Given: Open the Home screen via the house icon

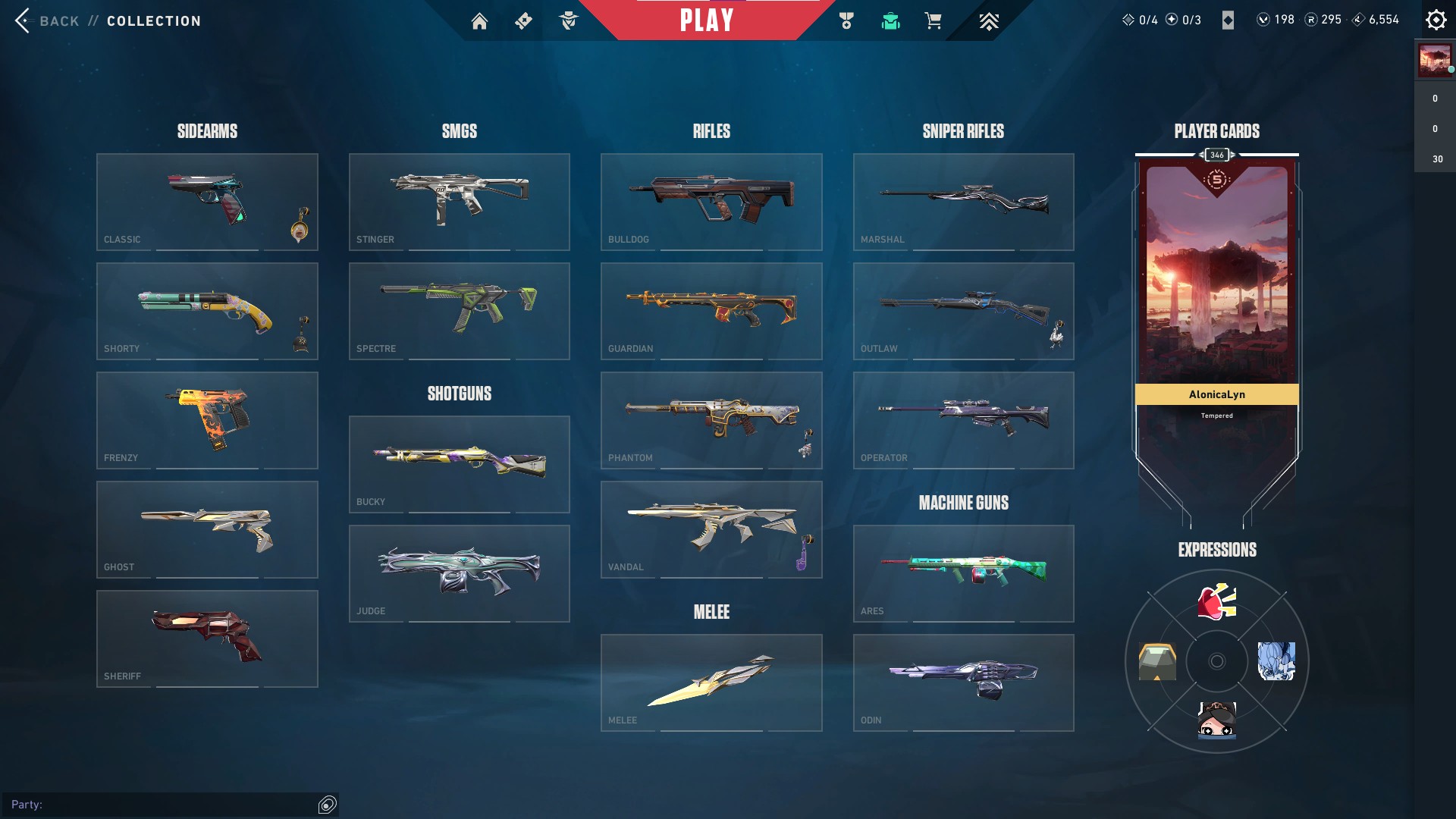Looking at the screenshot, I should [480, 20].
